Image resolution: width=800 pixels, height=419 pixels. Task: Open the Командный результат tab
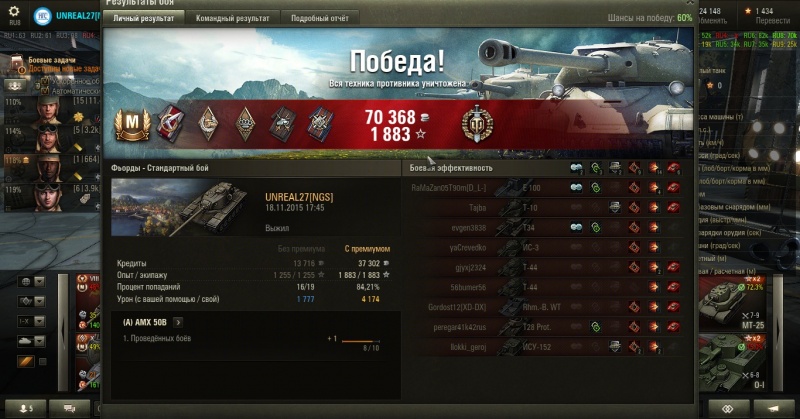[232, 18]
